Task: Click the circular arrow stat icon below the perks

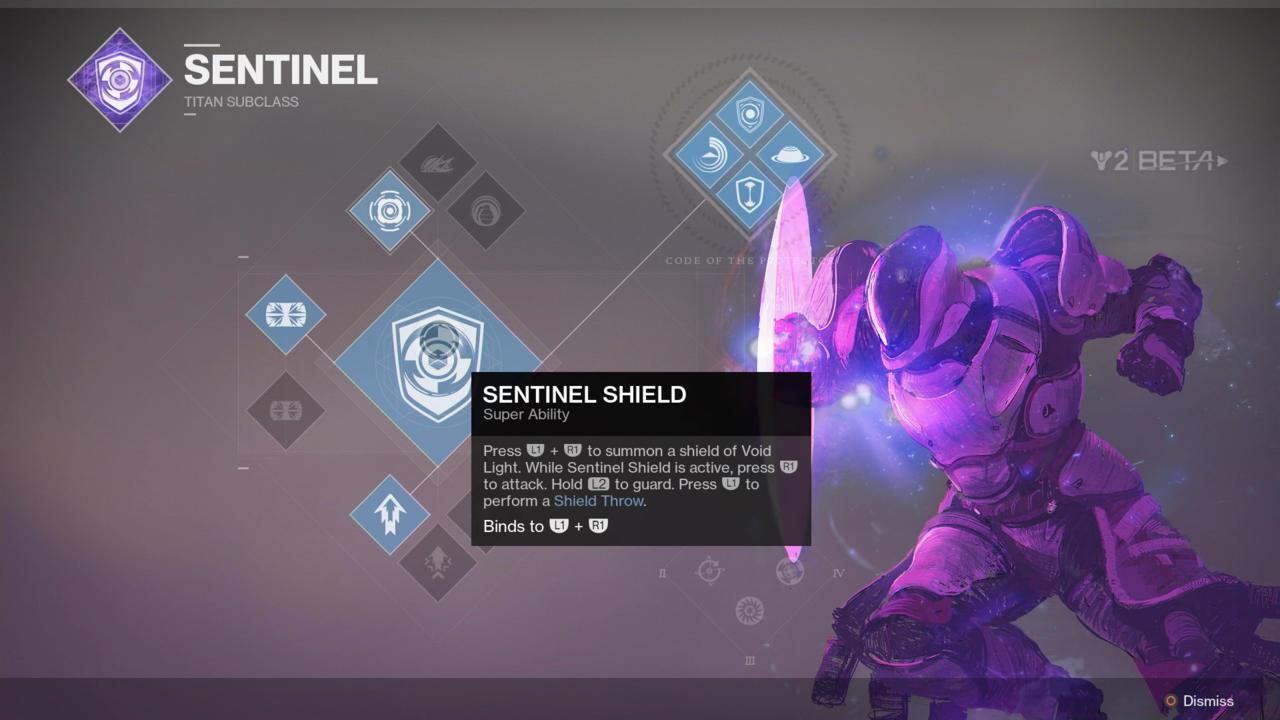Action: point(710,572)
